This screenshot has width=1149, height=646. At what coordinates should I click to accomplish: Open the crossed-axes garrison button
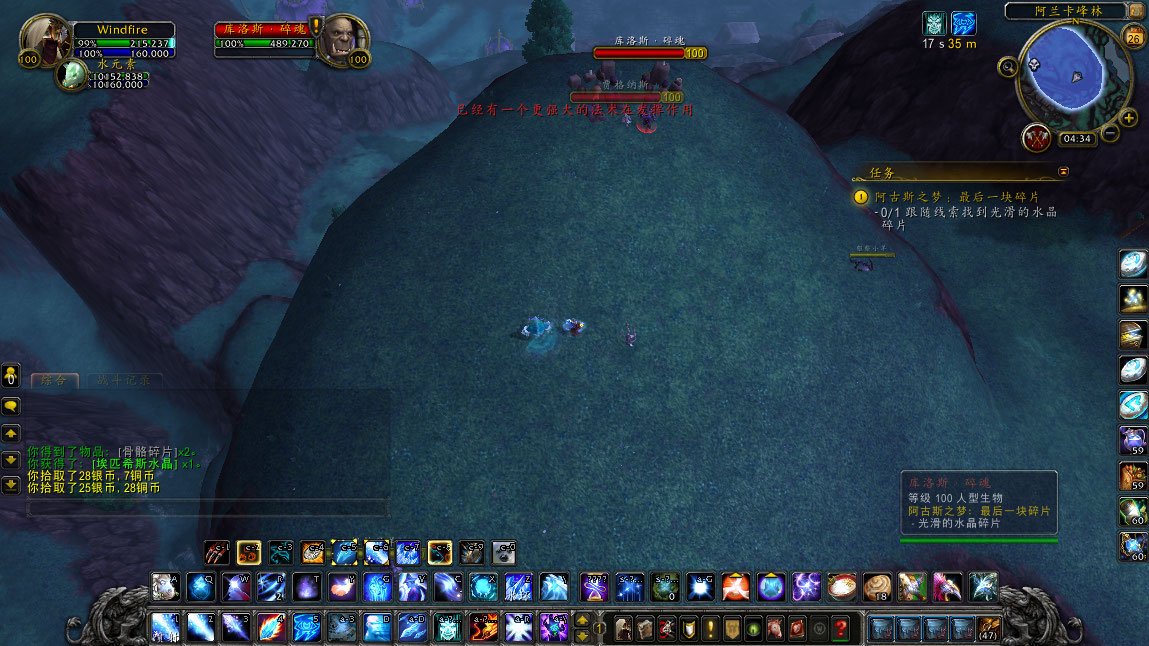[x=1037, y=137]
